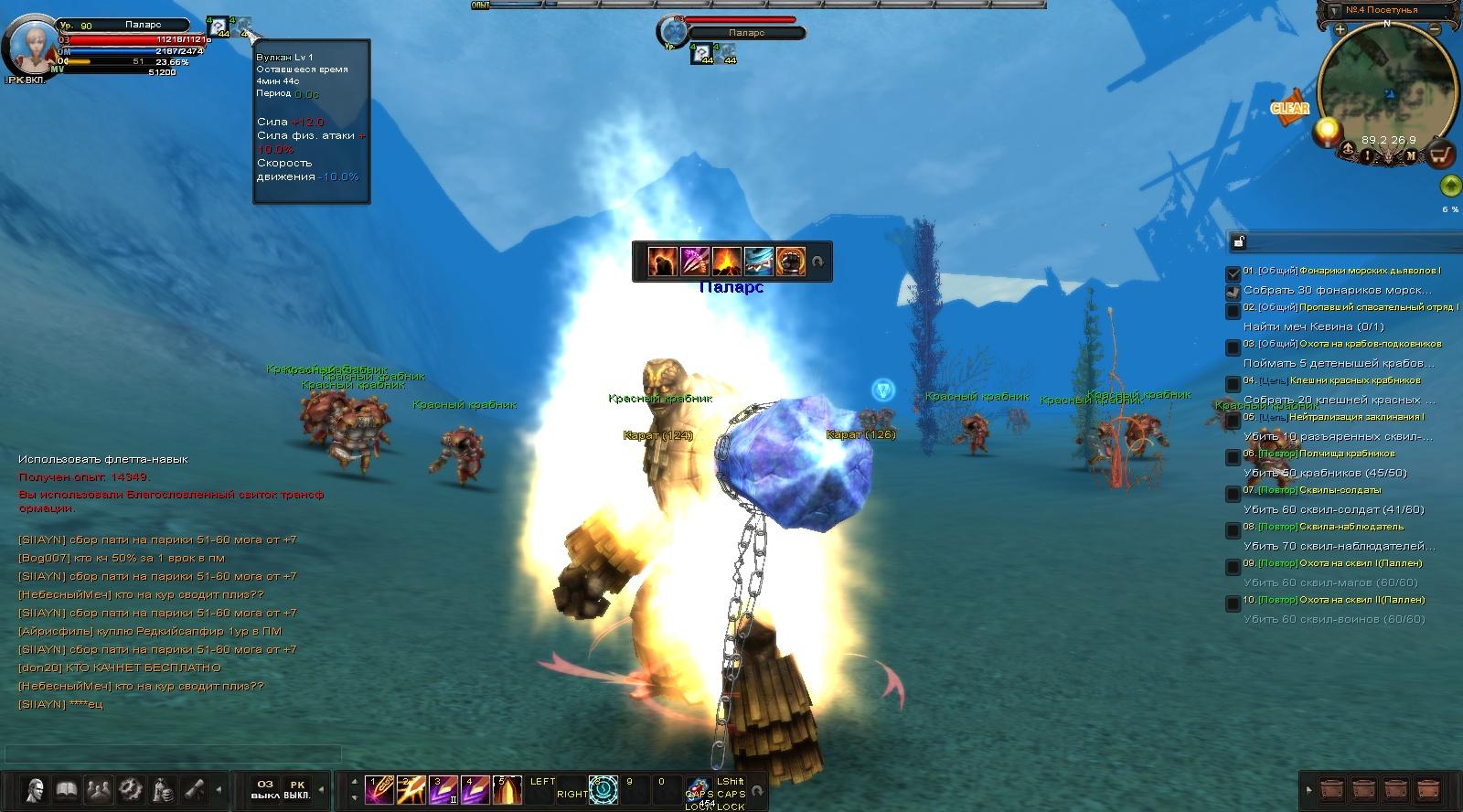The width and height of the screenshot is (1463, 812).
Task: Open the character menu head icon
Action: (35, 789)
